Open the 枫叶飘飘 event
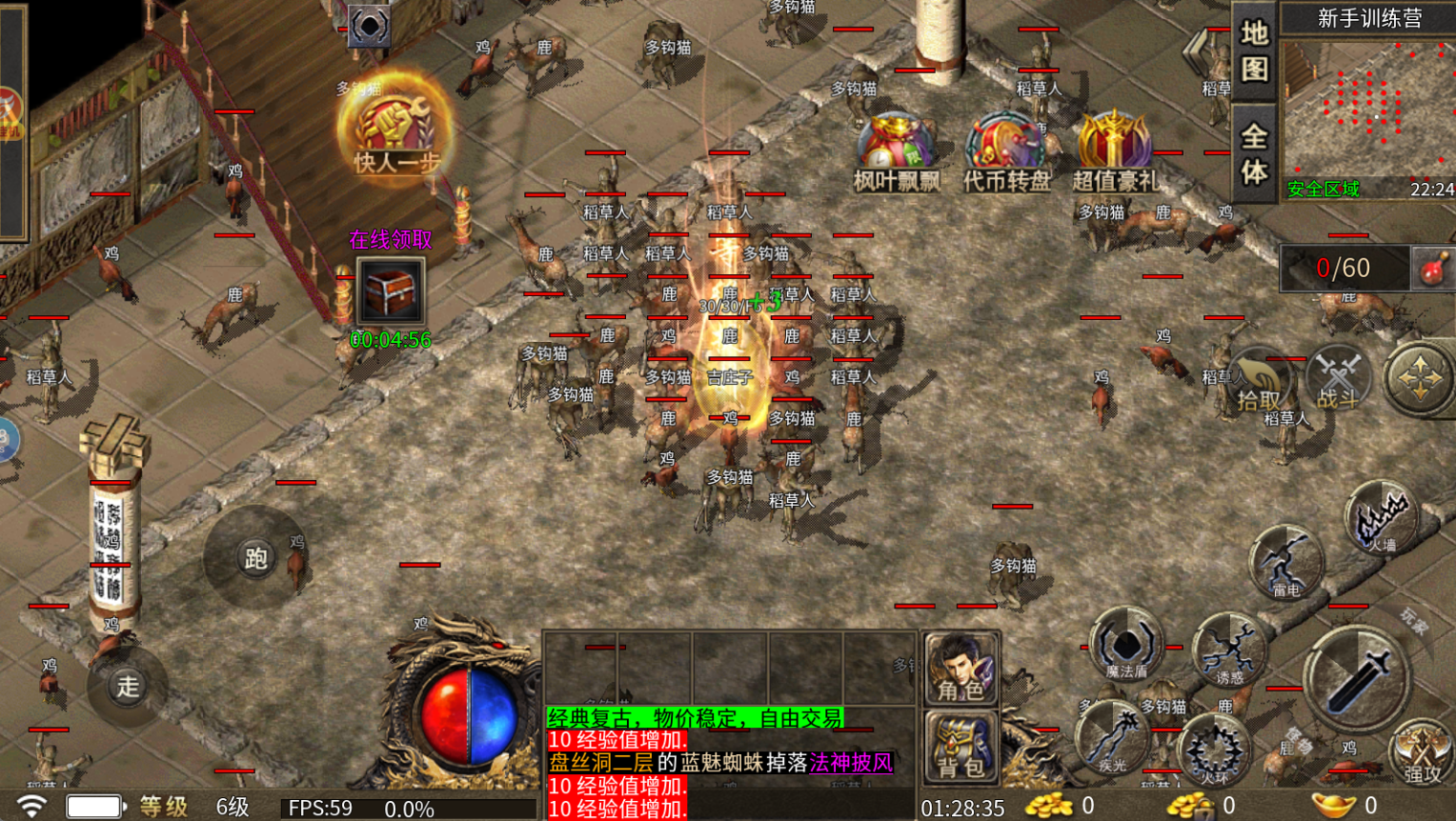Screen dimensions: 1456x821 tap(896, 152)
